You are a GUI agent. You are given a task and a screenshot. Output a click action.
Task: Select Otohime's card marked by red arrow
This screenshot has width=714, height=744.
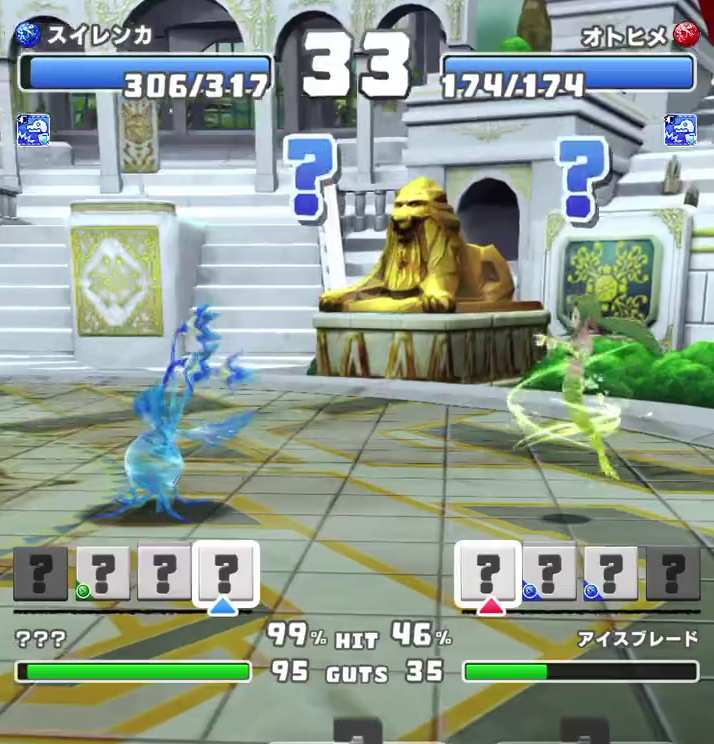coord(488,573)
